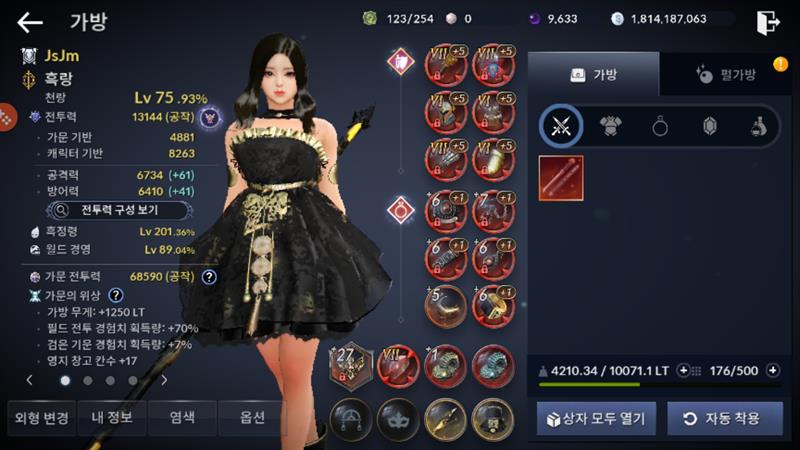Choose the armor category filter
Viewport: 800px width, 450px height.
tap(610, 125)
